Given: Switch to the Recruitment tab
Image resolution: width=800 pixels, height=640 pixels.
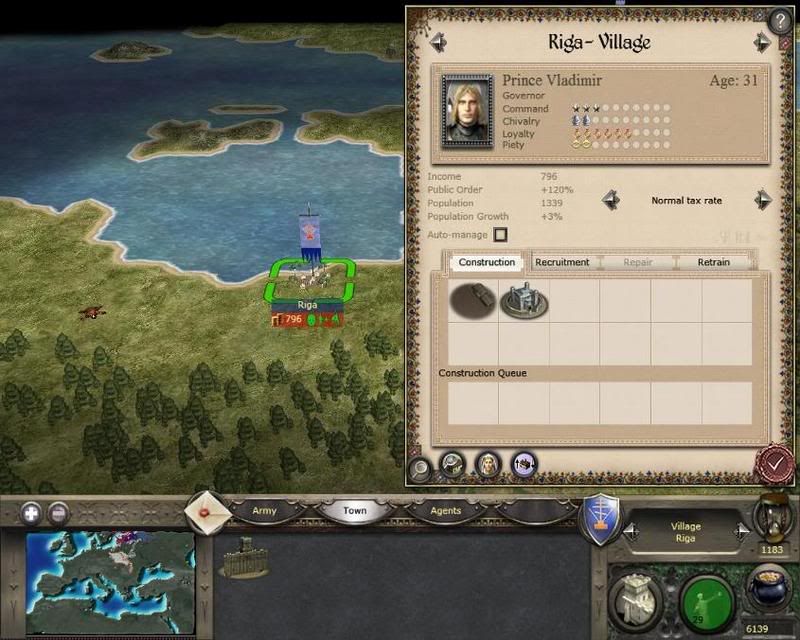Looking at the screenshot, I should point(562,262).
